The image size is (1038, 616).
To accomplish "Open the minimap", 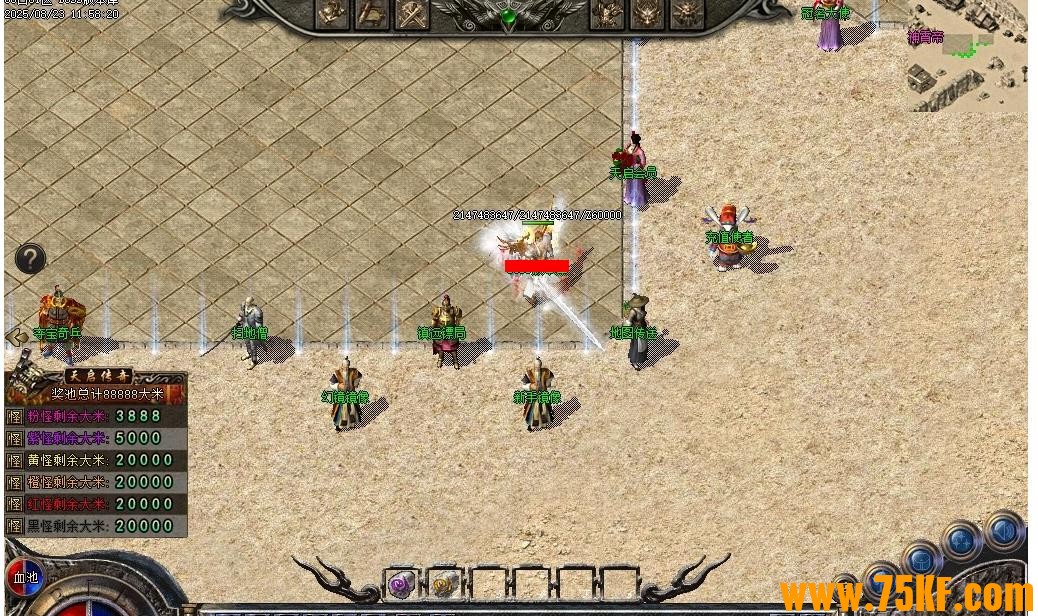I will [x=966, y=55].
